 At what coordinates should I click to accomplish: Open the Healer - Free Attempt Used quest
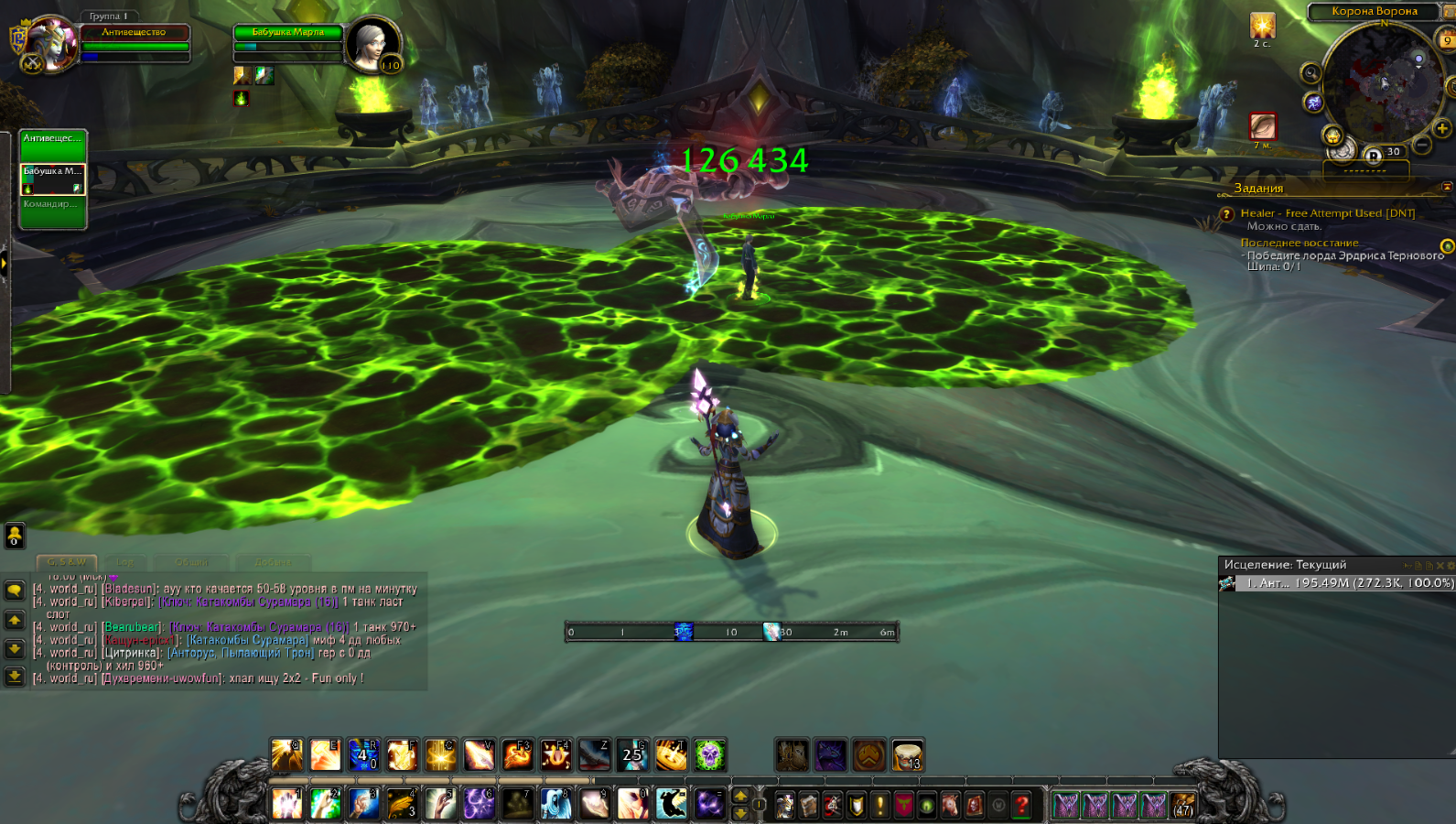1327,213
